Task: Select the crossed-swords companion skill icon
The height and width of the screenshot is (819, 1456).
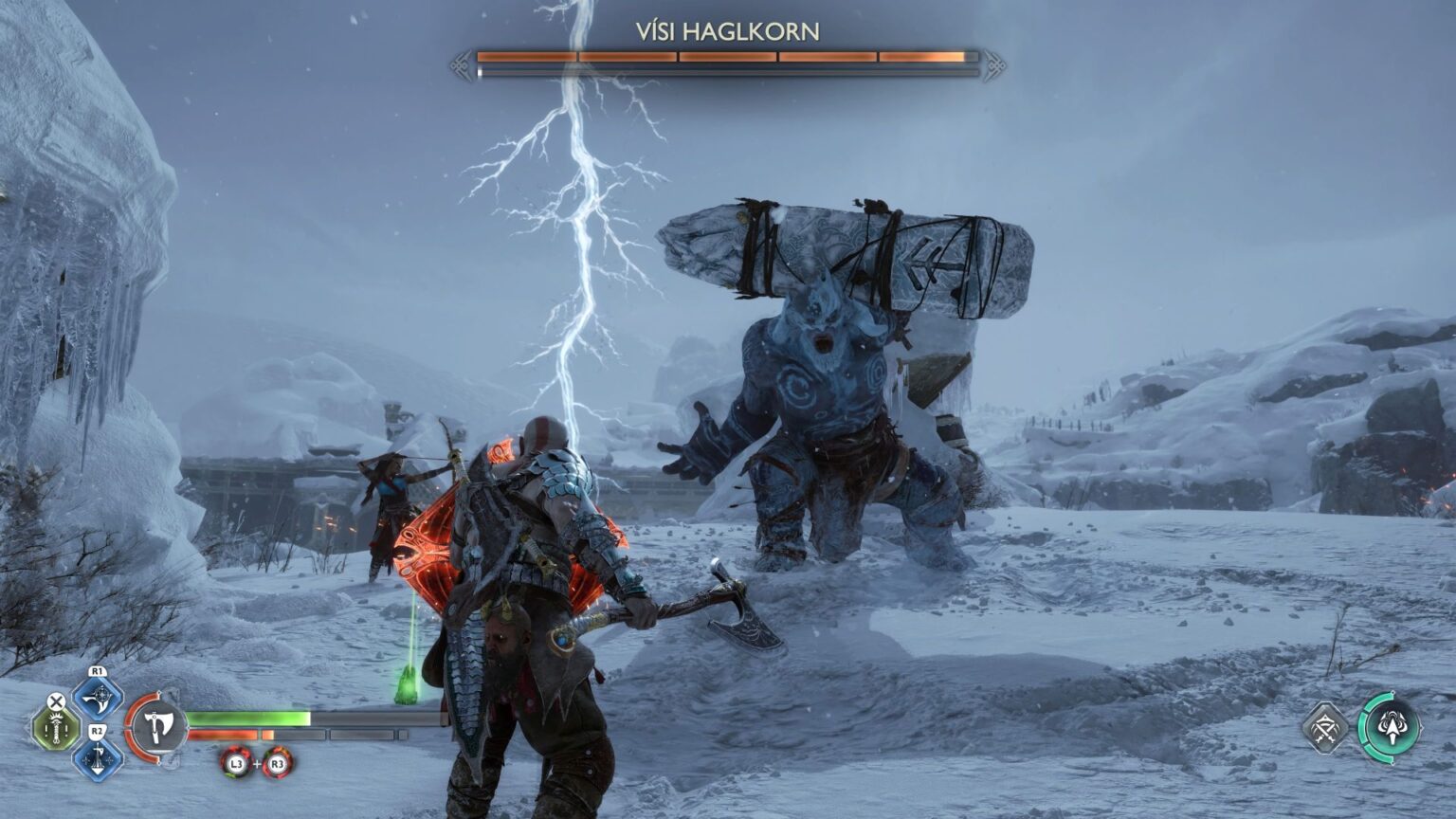Action: coord(1325,728)
